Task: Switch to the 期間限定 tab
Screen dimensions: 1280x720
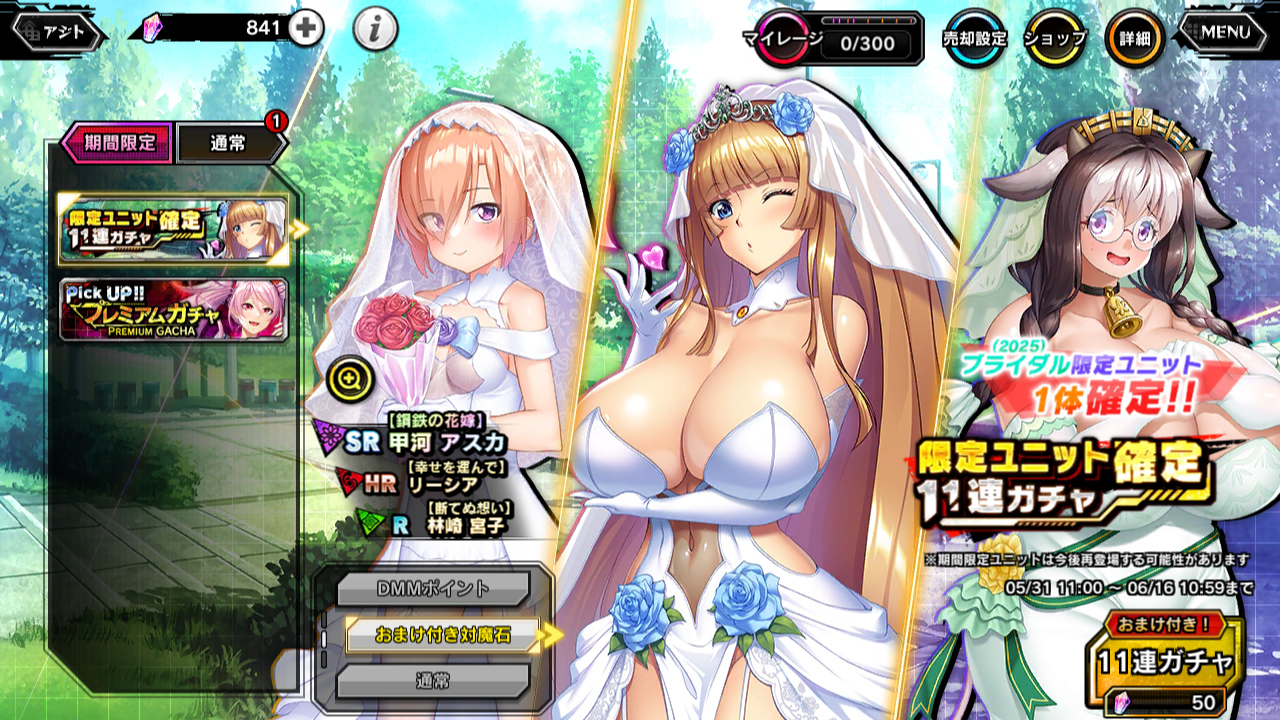Action: (118, 142)
